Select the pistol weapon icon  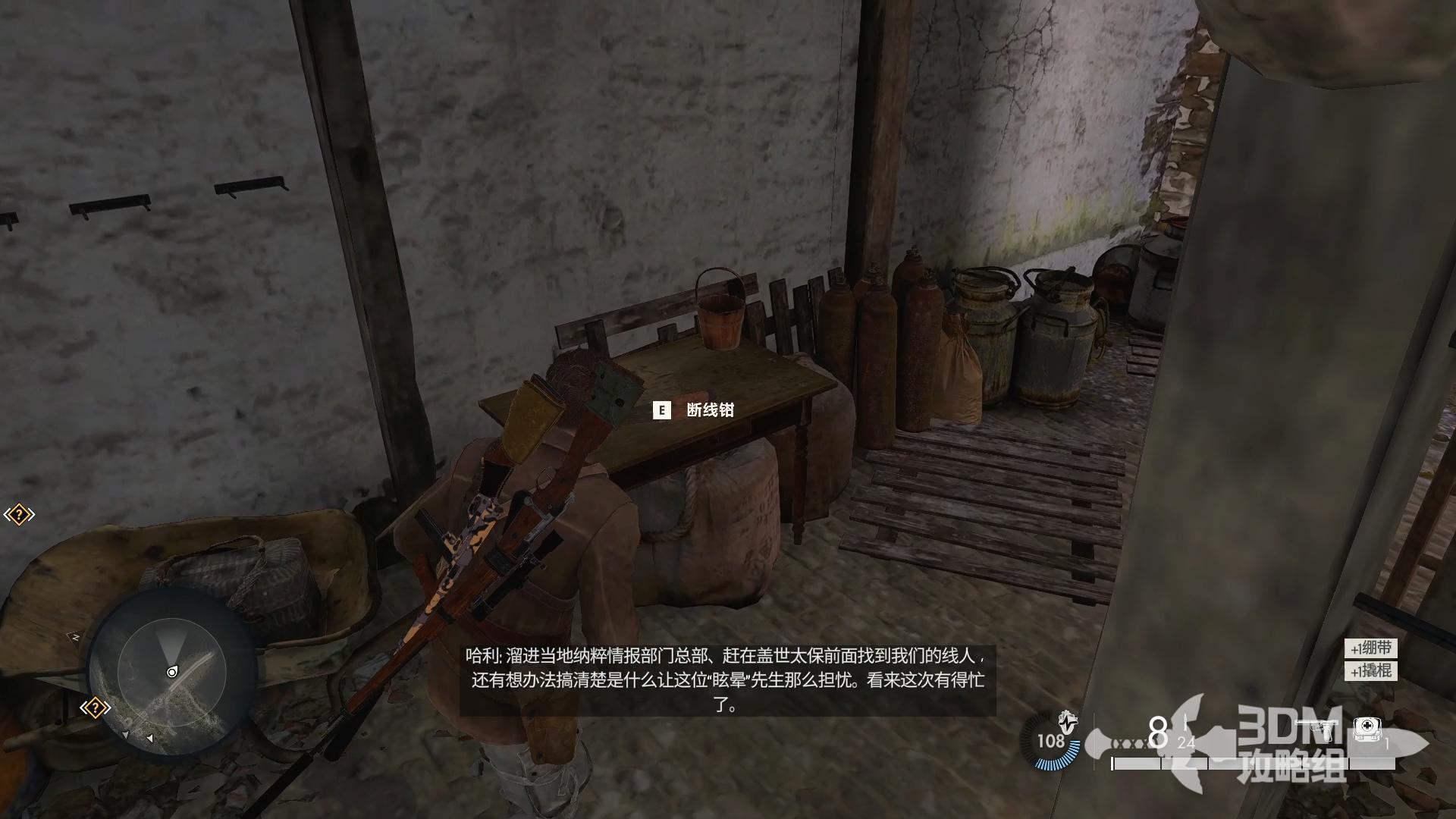[1318, 728]
